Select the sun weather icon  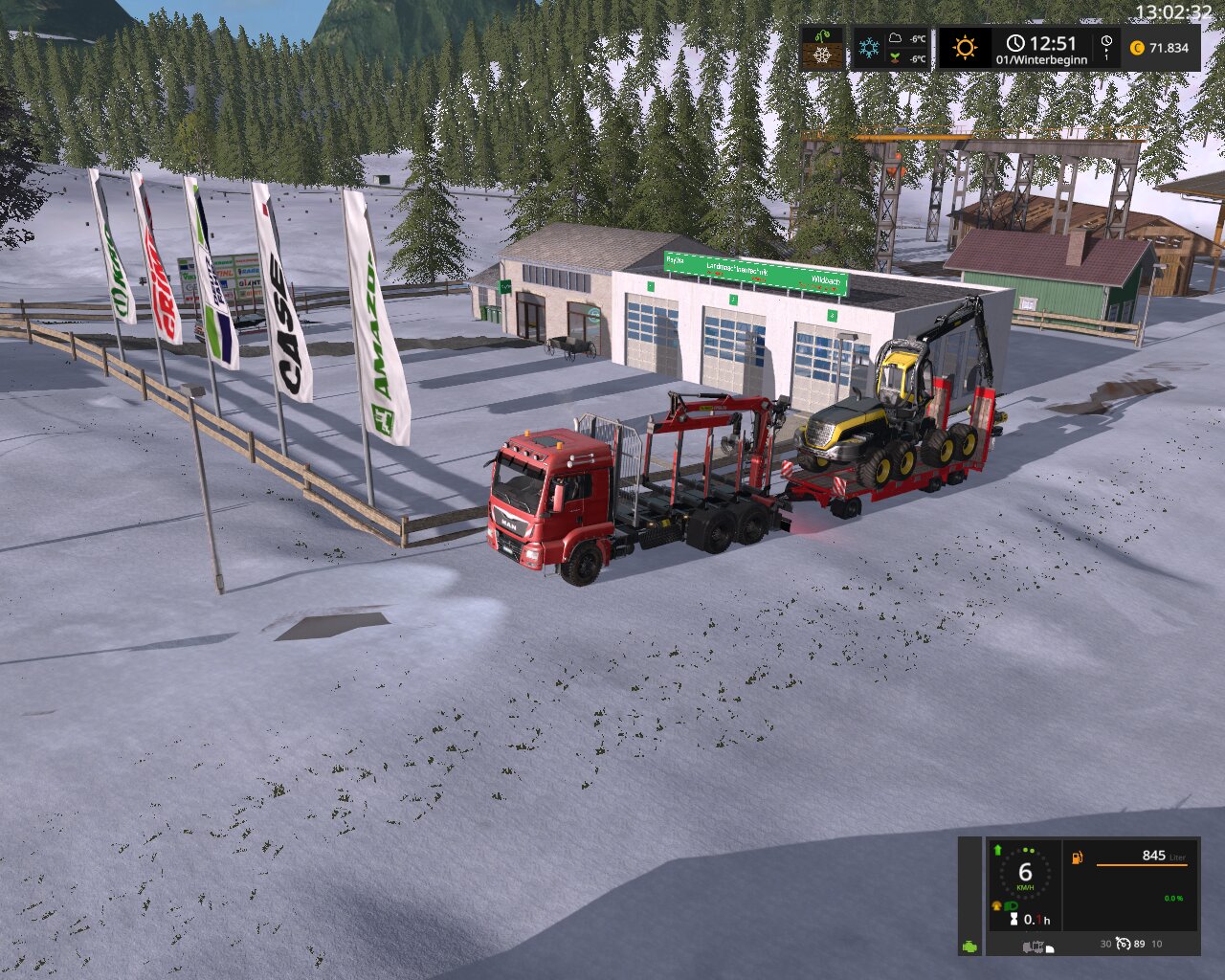(x=965, y=48)
